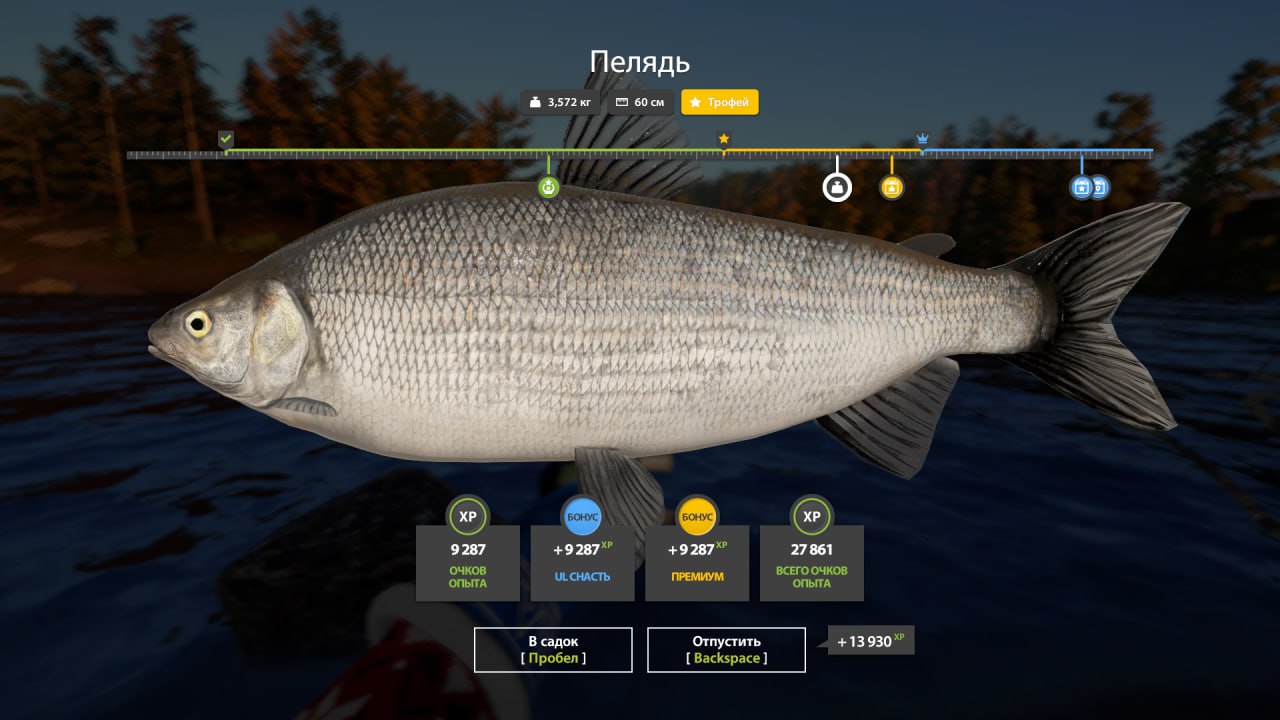The image size is (1280, 720).
Task: Release the fish with the Отпустить button
Action: (726, 650)
